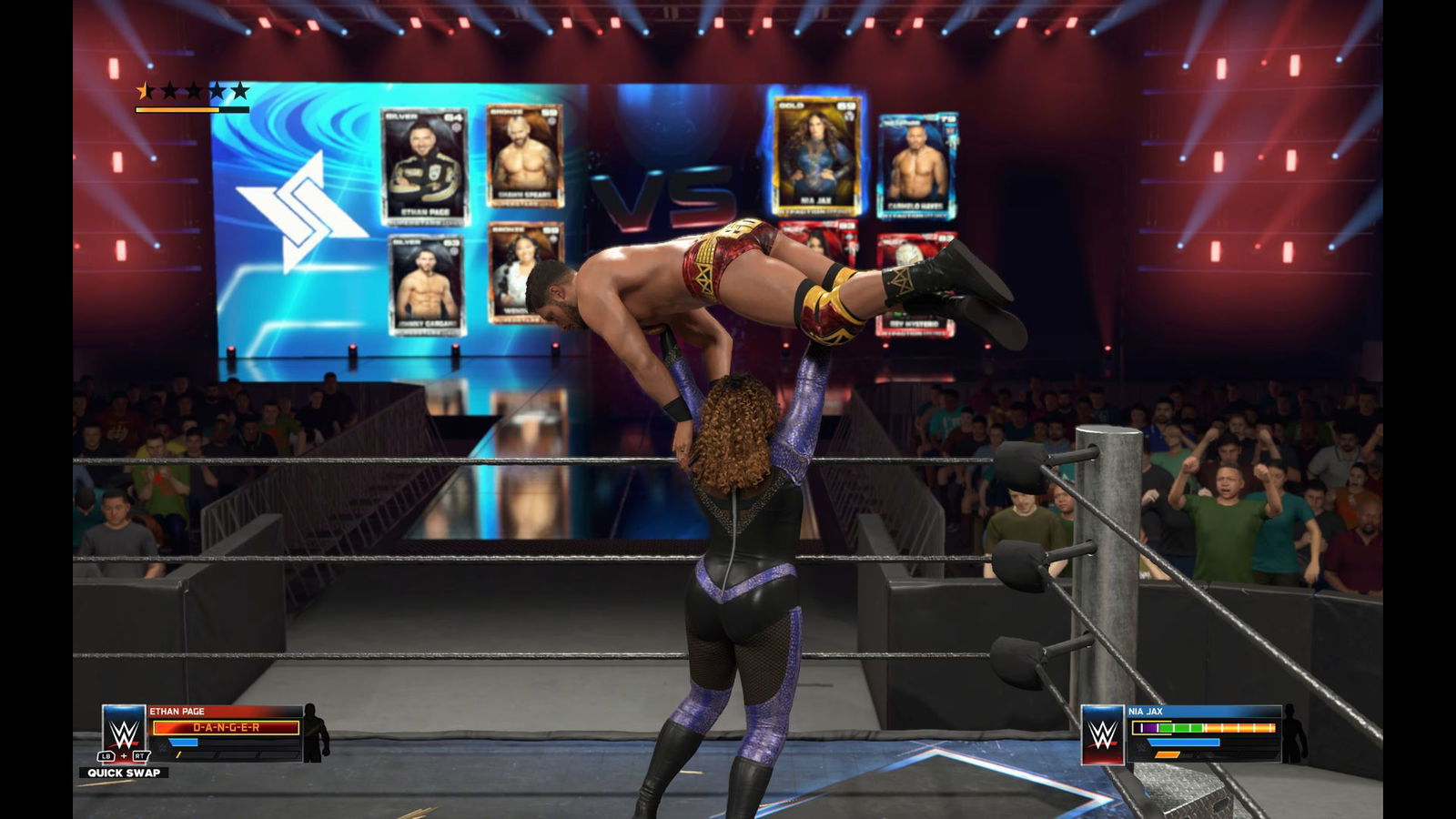1456x819 pixels.
Task: Select Nia Jax's body damage silhouette
Action: (1293, 733)
